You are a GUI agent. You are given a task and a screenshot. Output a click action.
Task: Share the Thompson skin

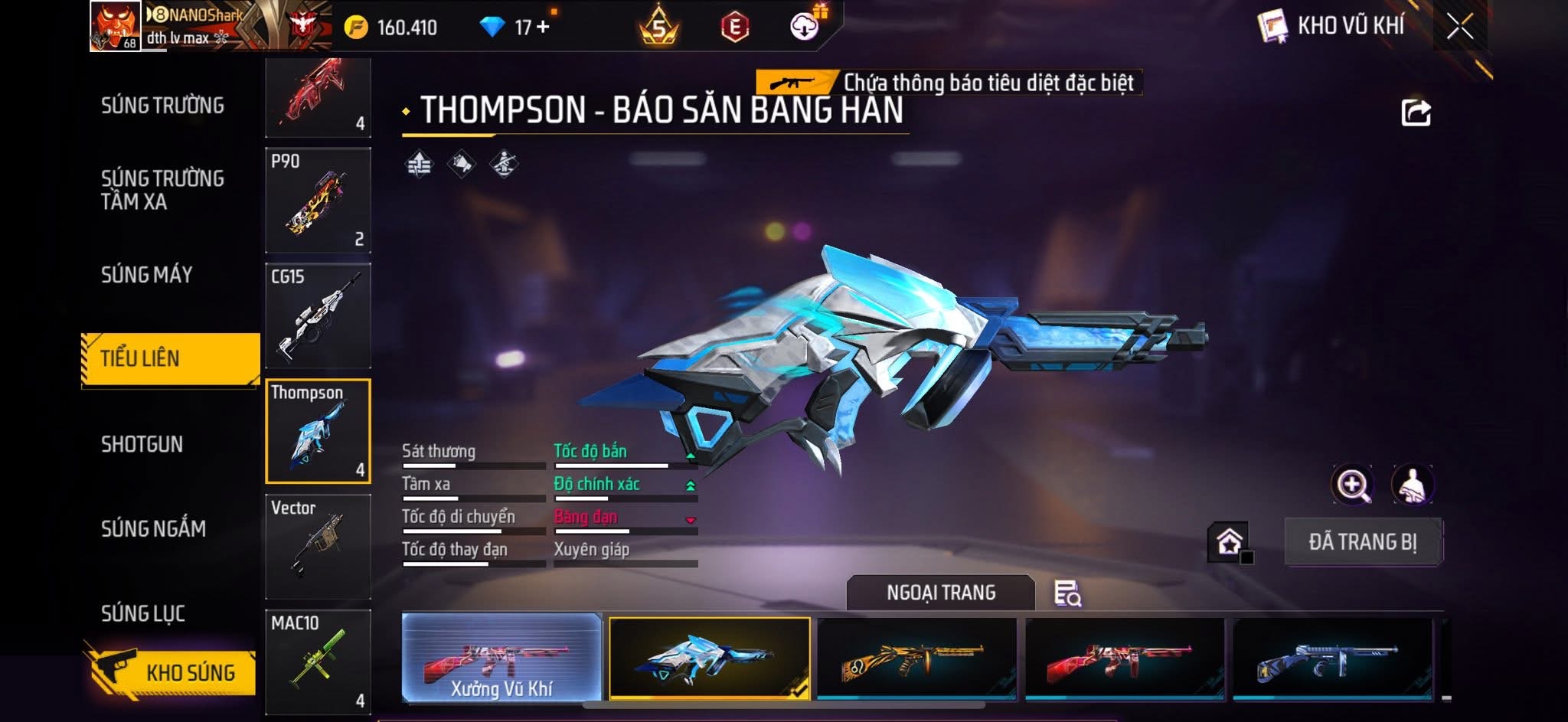tap(1416, 113)
